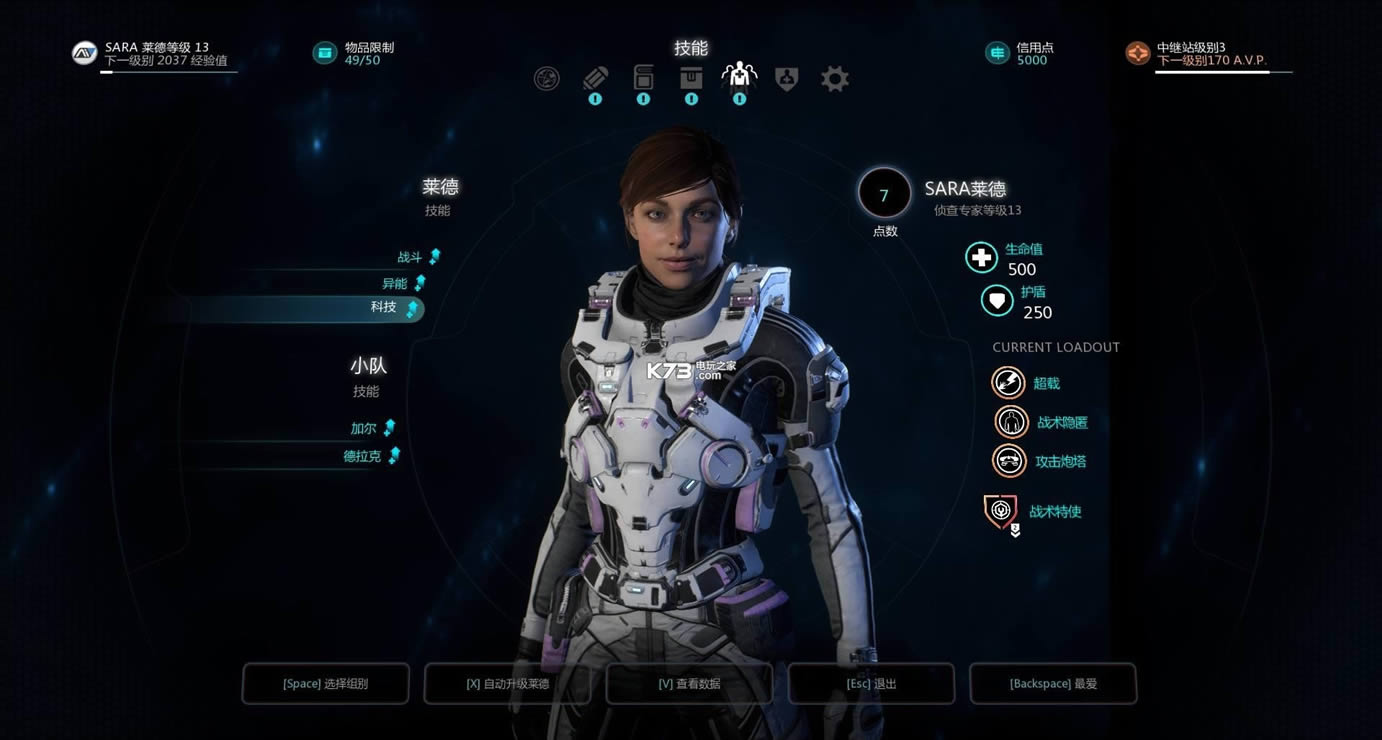Exit with the 退出 button
The image size is (1382, 740).
click(871, 684)
